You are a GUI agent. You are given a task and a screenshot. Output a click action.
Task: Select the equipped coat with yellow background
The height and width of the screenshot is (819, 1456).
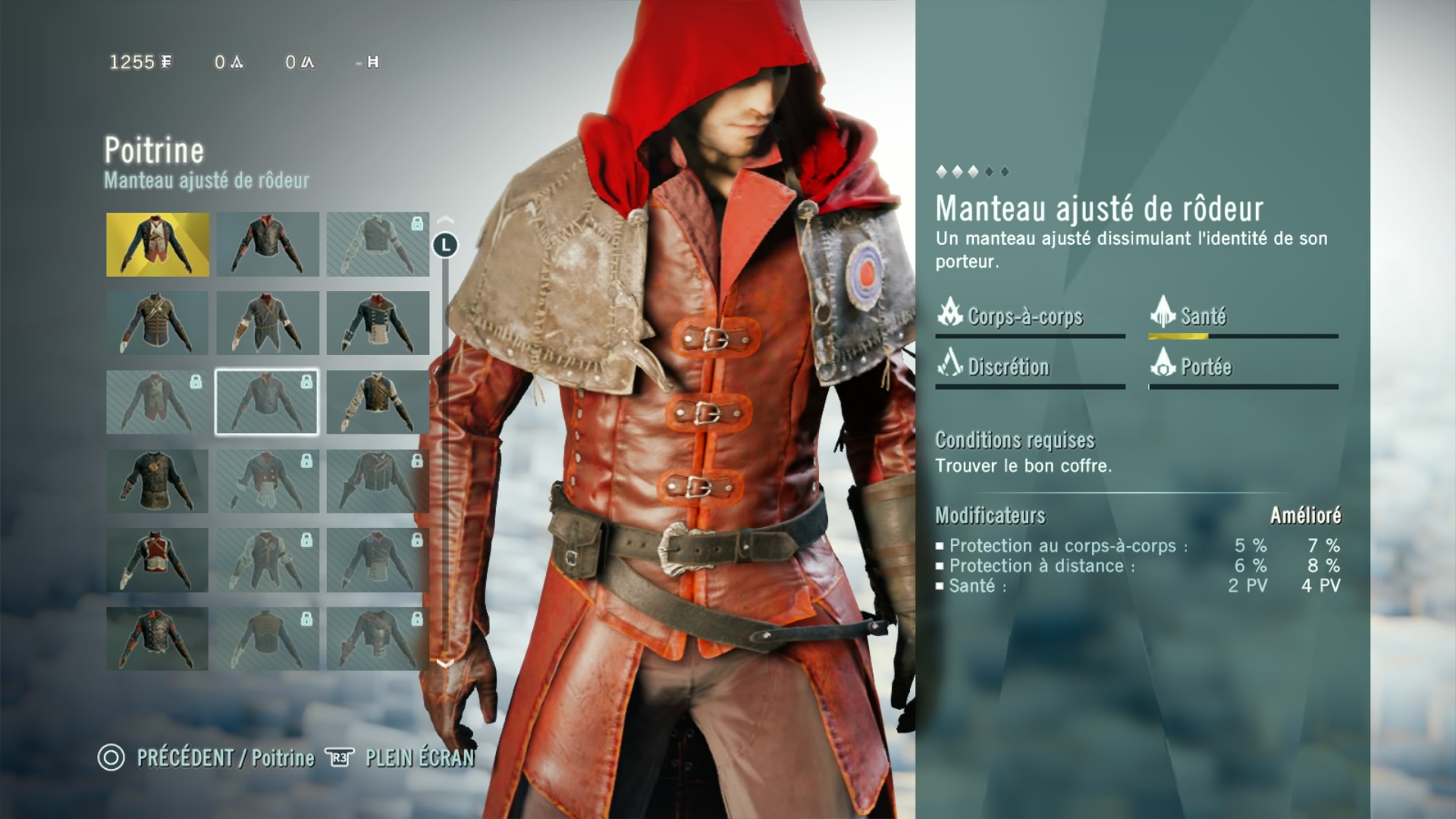click(157, 244)
